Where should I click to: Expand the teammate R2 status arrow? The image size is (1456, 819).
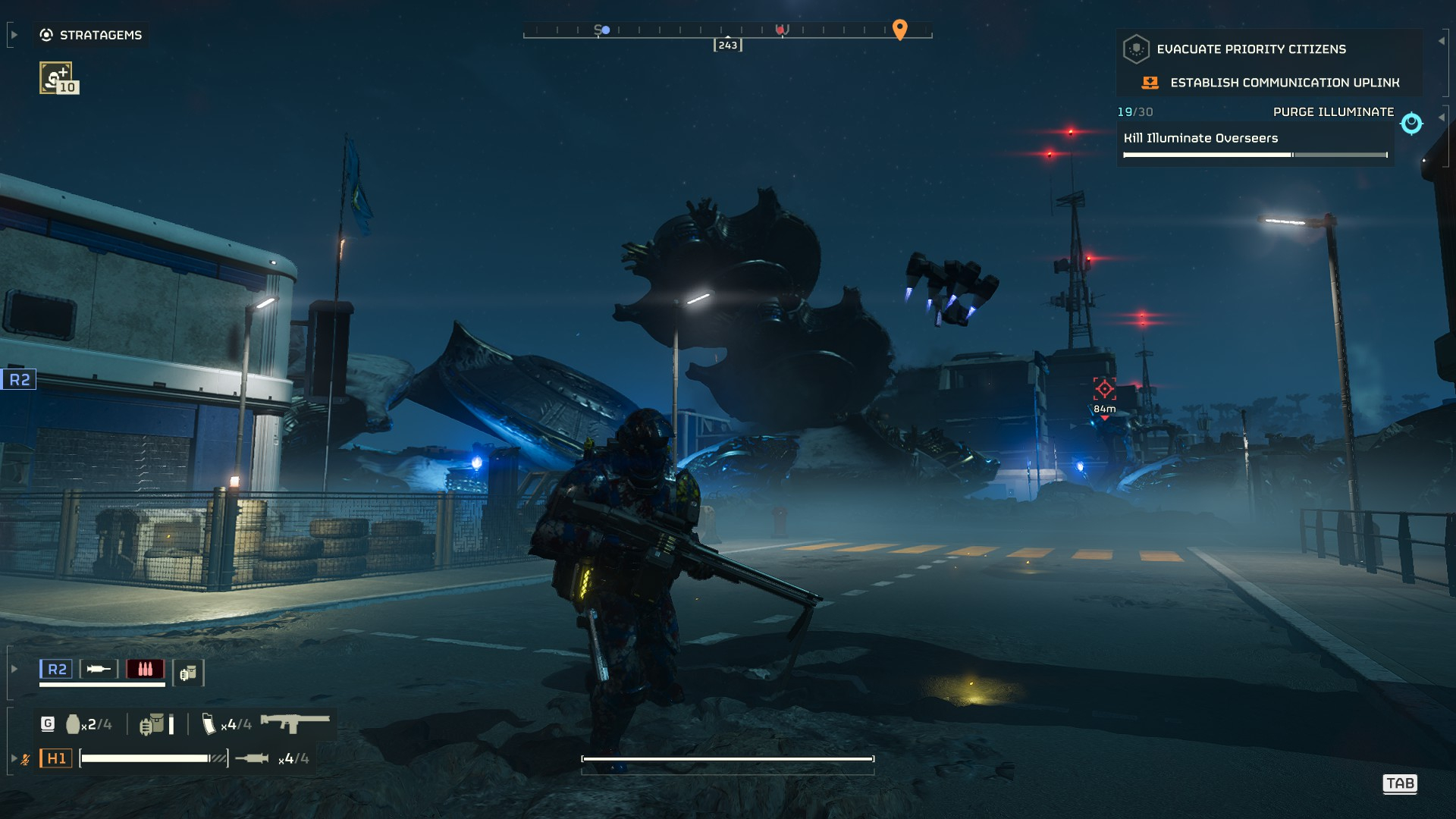14,669
